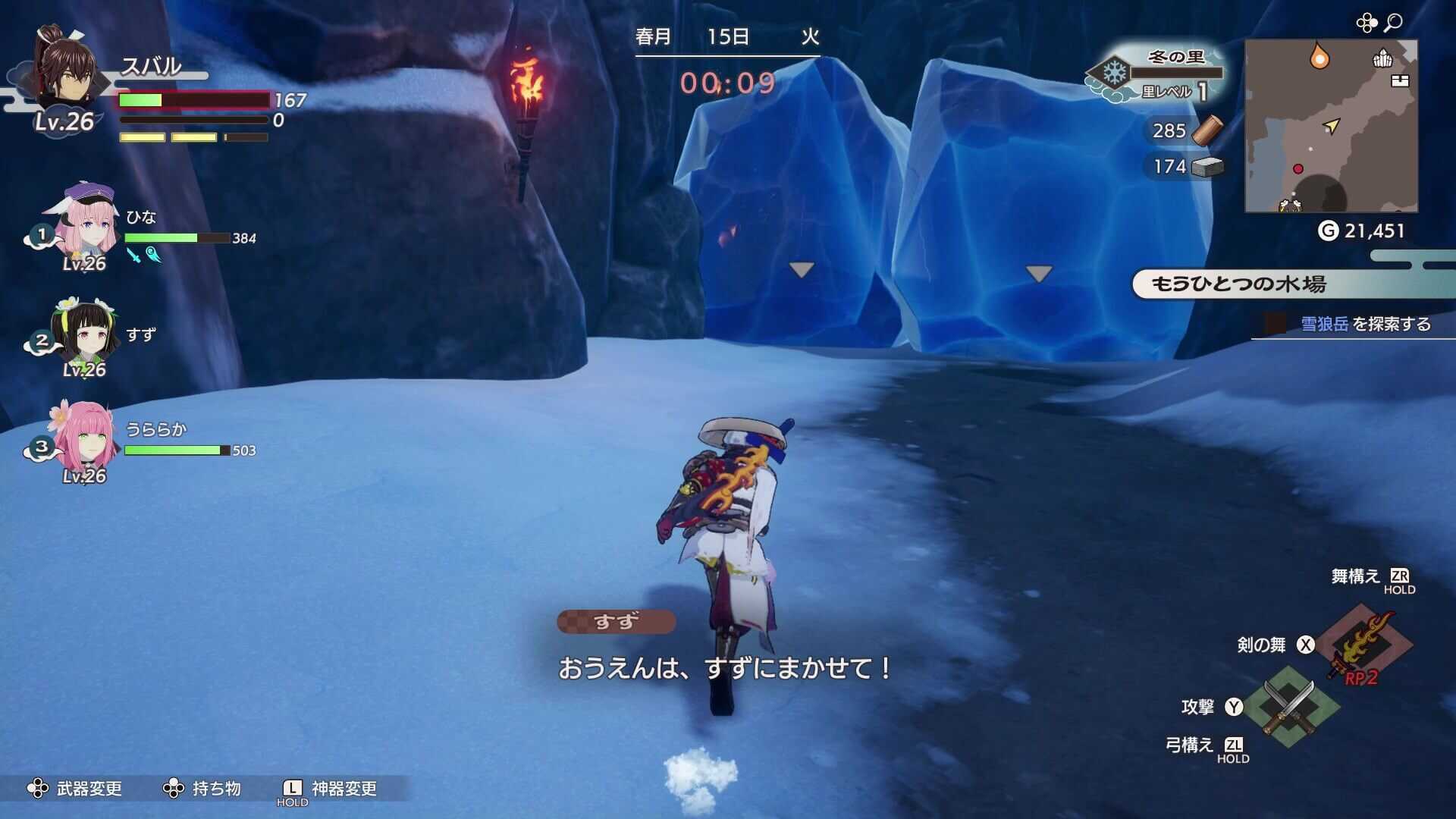Click the arrow above the right ice block
The height and width of the screenshot is (819, 1456).
click(1037, 273)
